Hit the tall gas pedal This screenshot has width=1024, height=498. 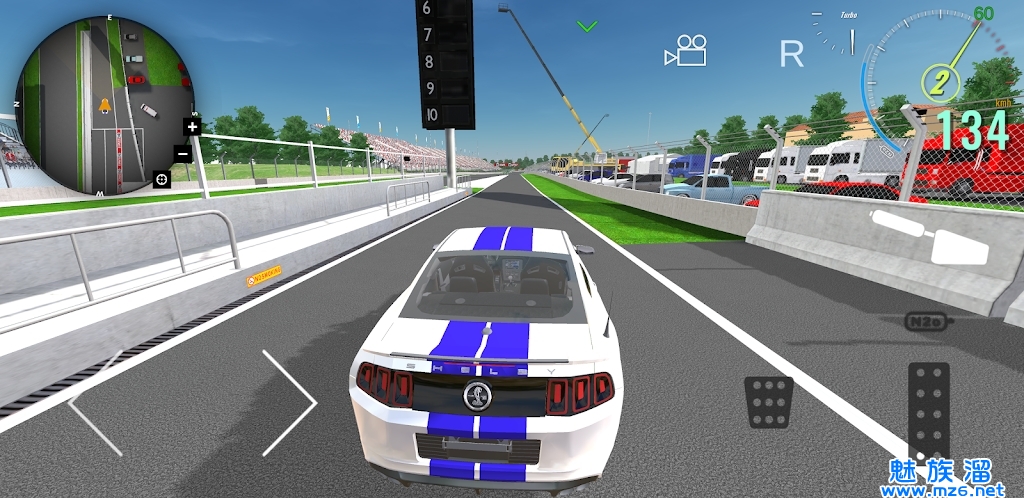(x=928, y=411)
